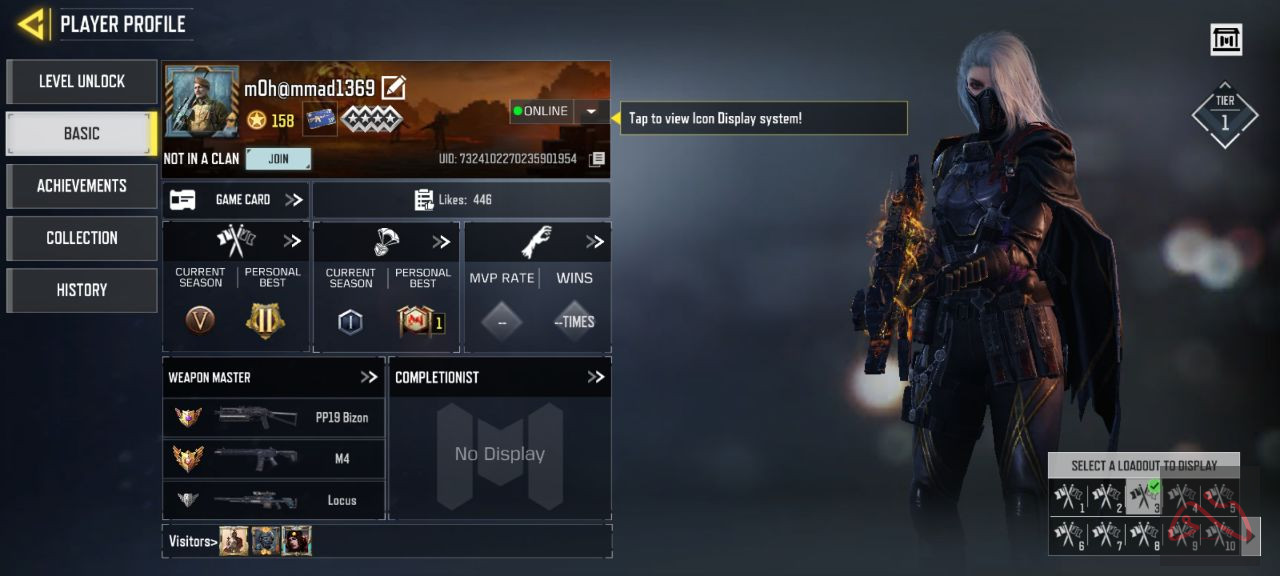The width and height of the screenshot is (1280, 576).
Task: Open the Visitors list
Action: (x=193, y=541)
